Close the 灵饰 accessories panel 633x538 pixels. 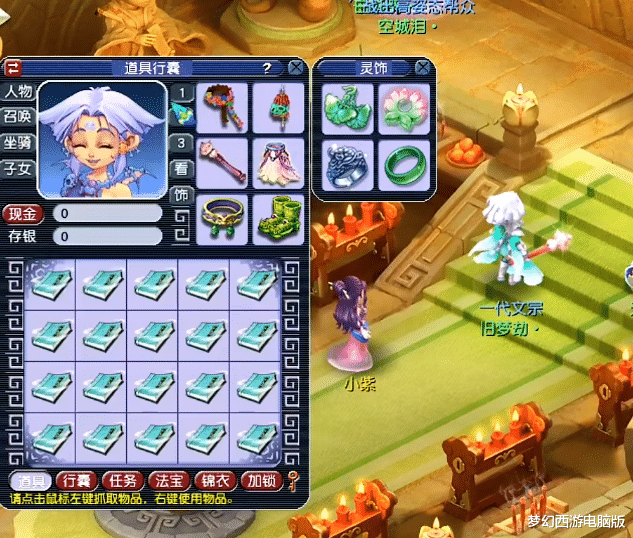click(x=424, y=68)
